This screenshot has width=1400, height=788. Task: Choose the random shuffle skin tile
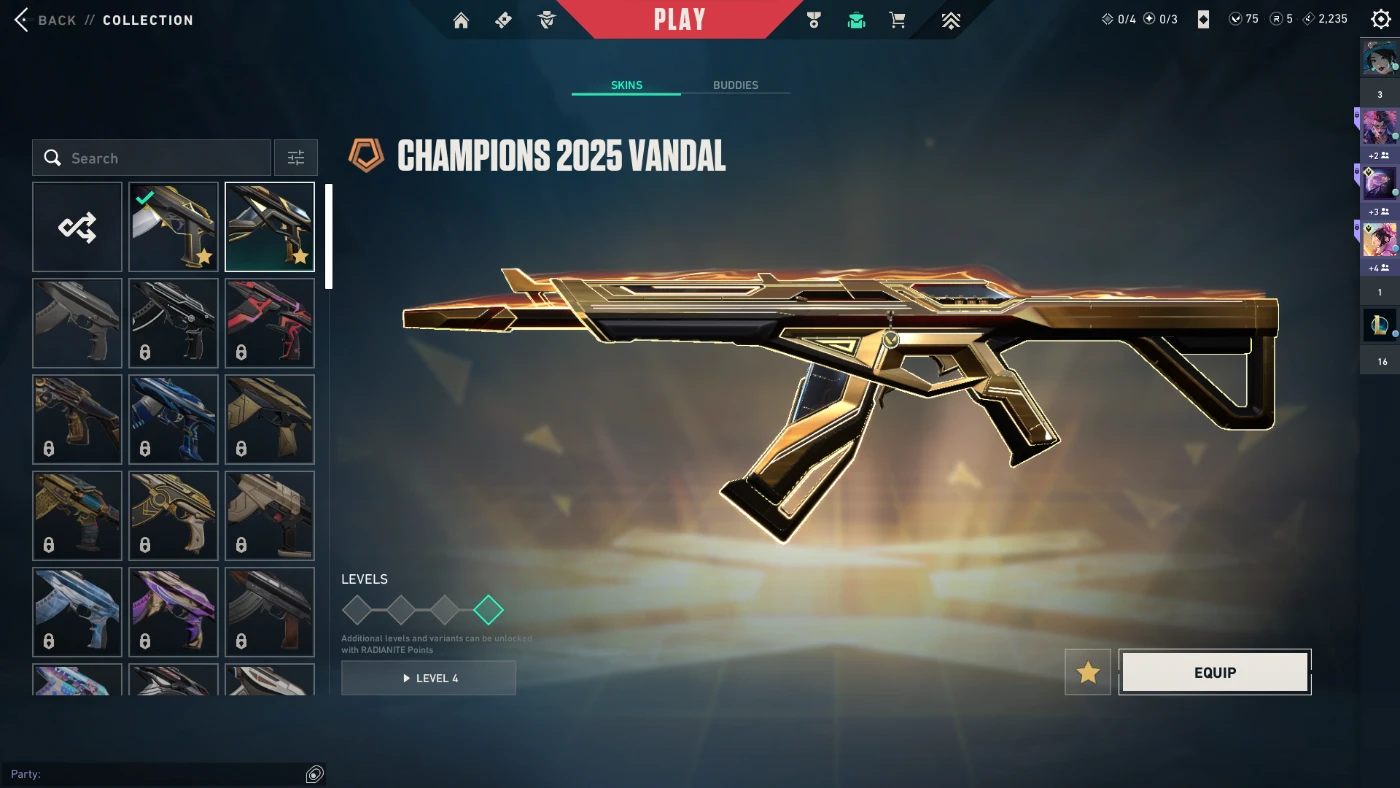(x=77, y=227)
